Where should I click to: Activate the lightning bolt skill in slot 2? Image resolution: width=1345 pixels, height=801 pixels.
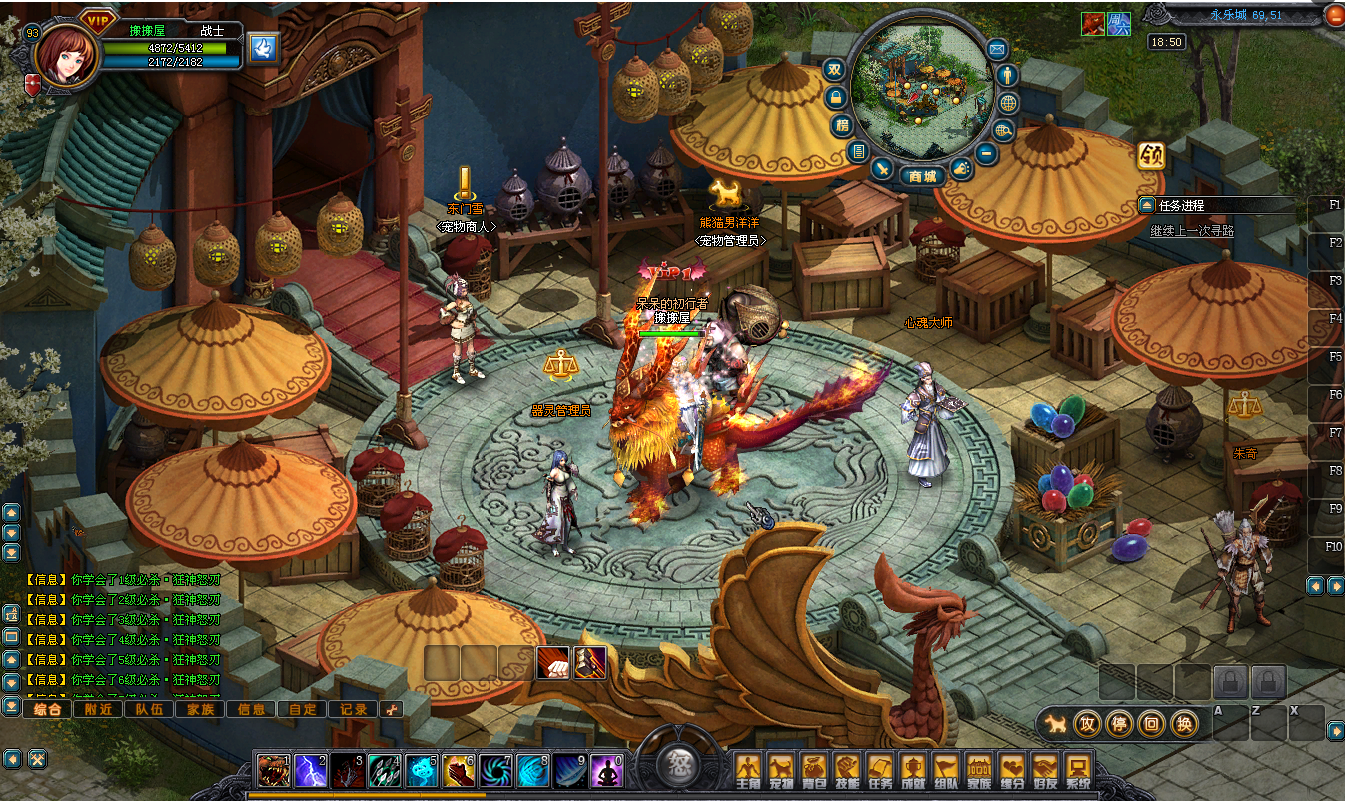[308, 770]
